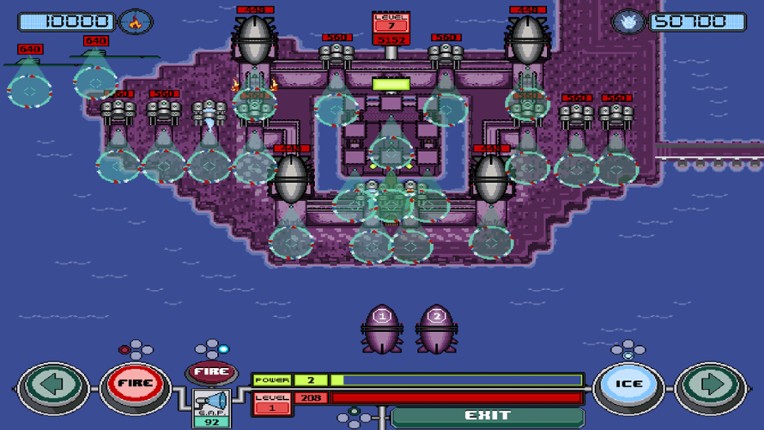Select the megaphone icon above 92
Viewport: 764px width, 430px height.
[x=211, y=402]
